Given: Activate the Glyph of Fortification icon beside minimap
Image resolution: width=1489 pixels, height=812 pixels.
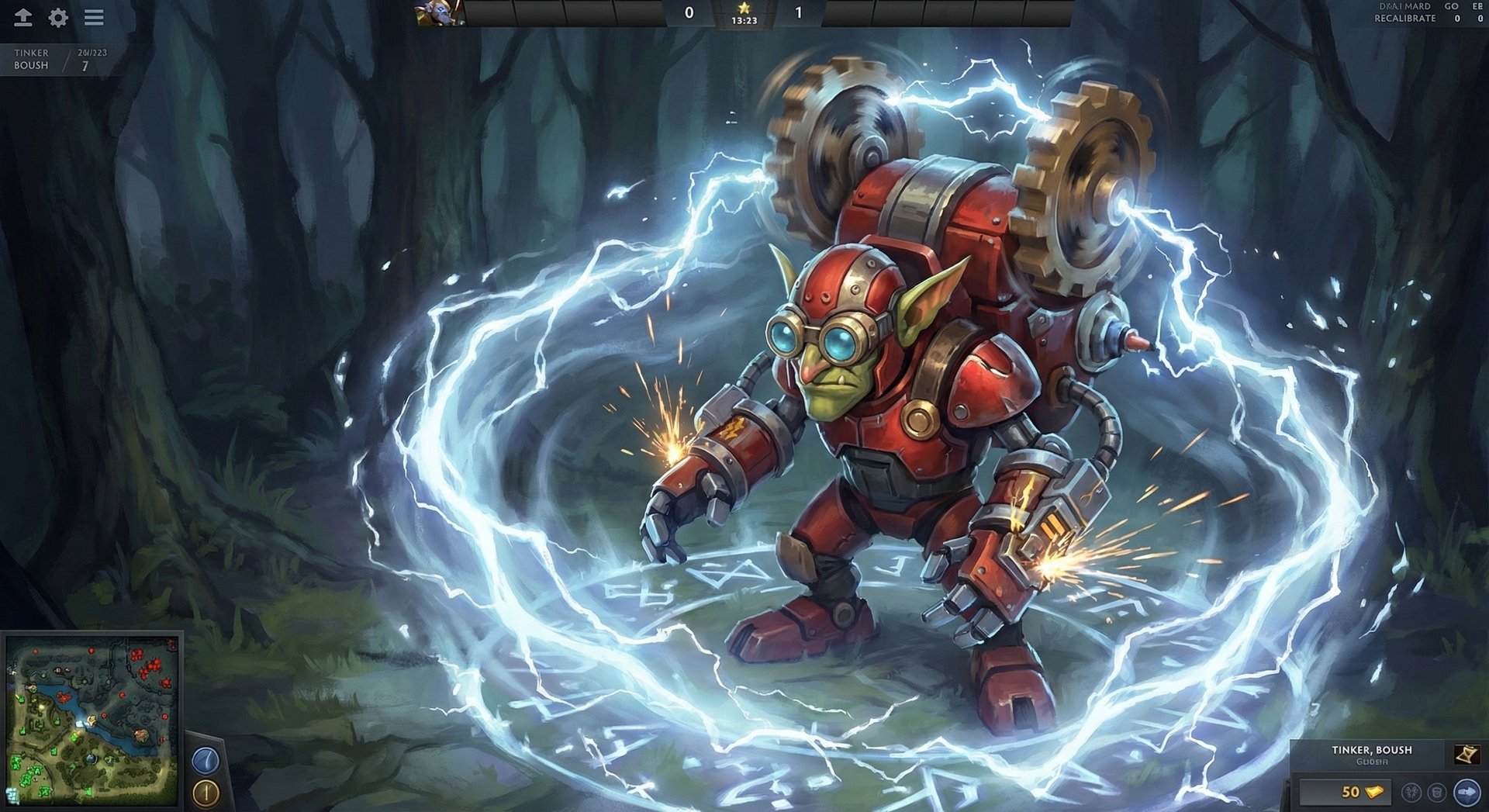Looking at the screenshot, I should (205, 793).
